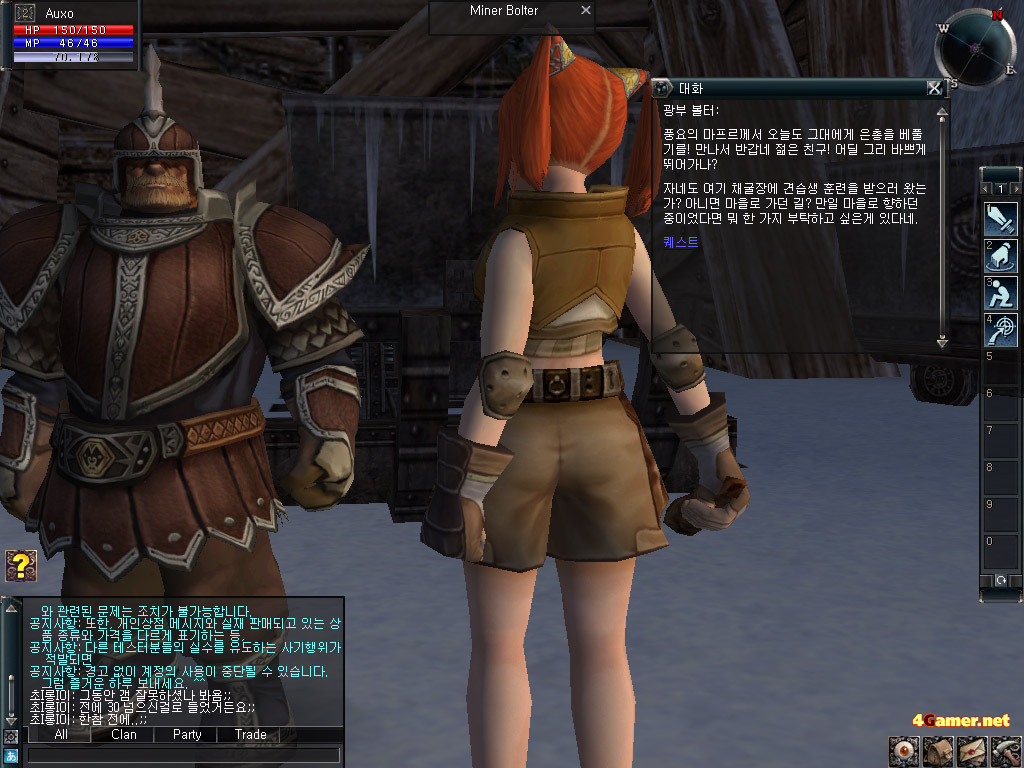
Task: Open the eyeball icon menu
Action: [903, 751]
